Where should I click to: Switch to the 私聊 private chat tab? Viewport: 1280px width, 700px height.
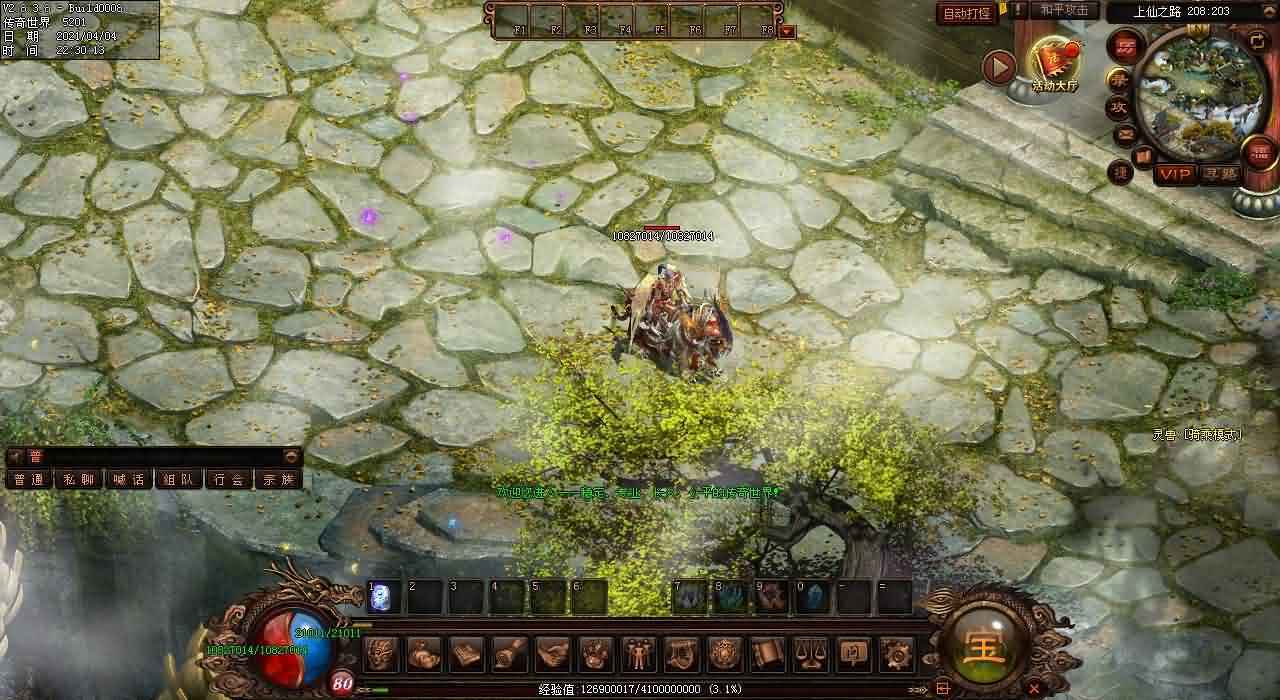tap(78, 479)
